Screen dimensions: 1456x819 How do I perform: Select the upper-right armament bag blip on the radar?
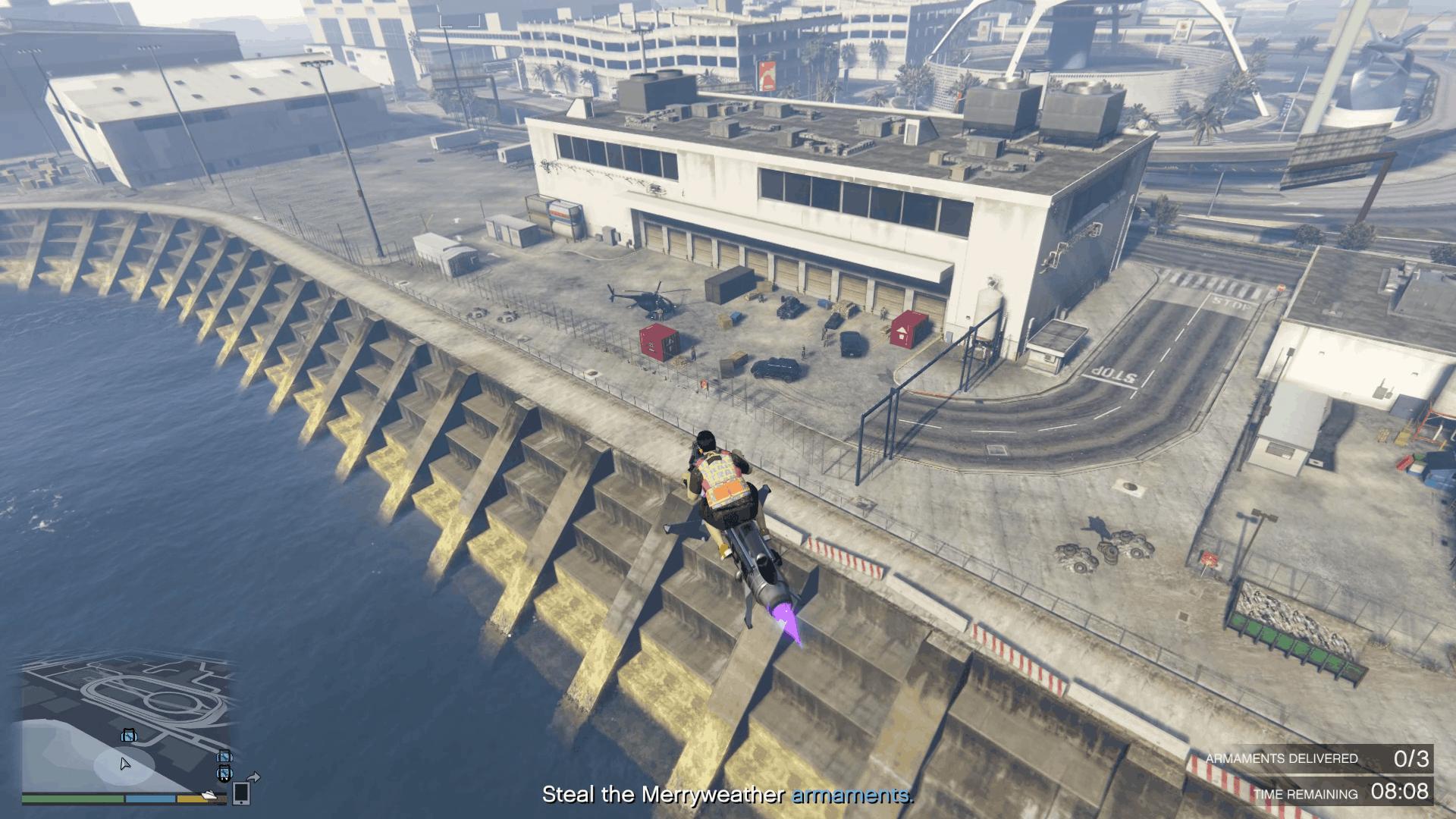coord(224,757)
